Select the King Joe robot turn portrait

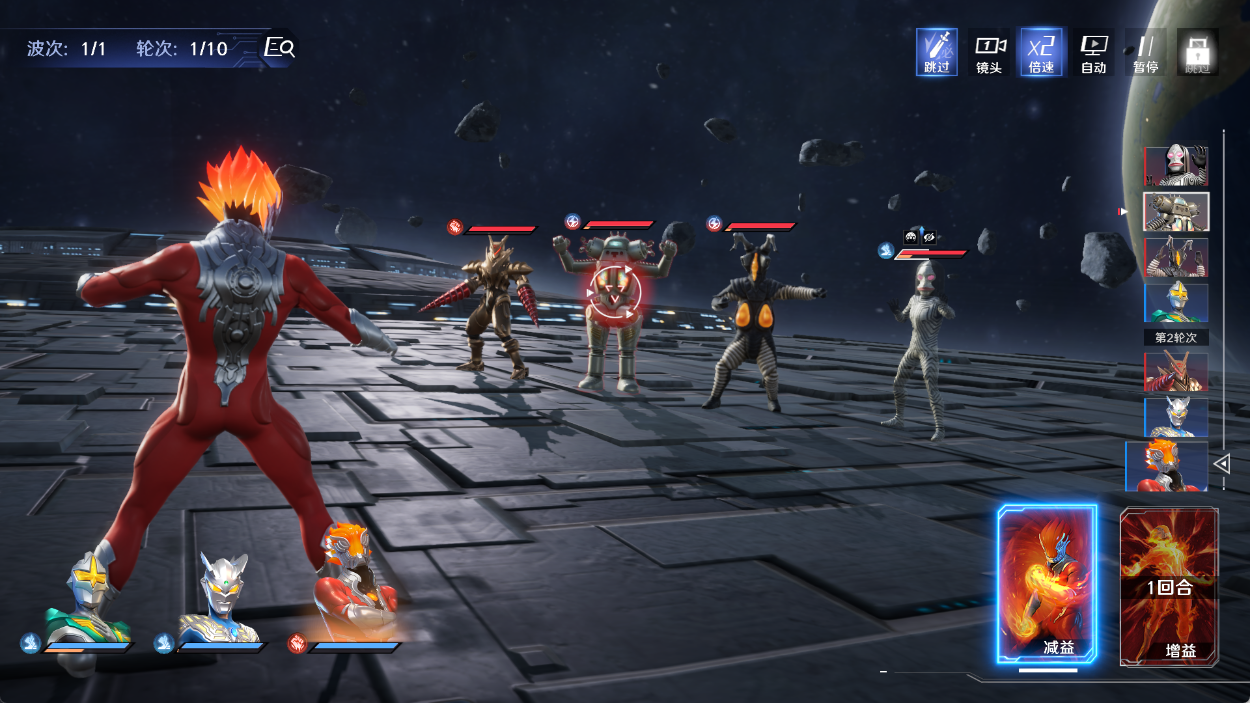point(1176,212)
